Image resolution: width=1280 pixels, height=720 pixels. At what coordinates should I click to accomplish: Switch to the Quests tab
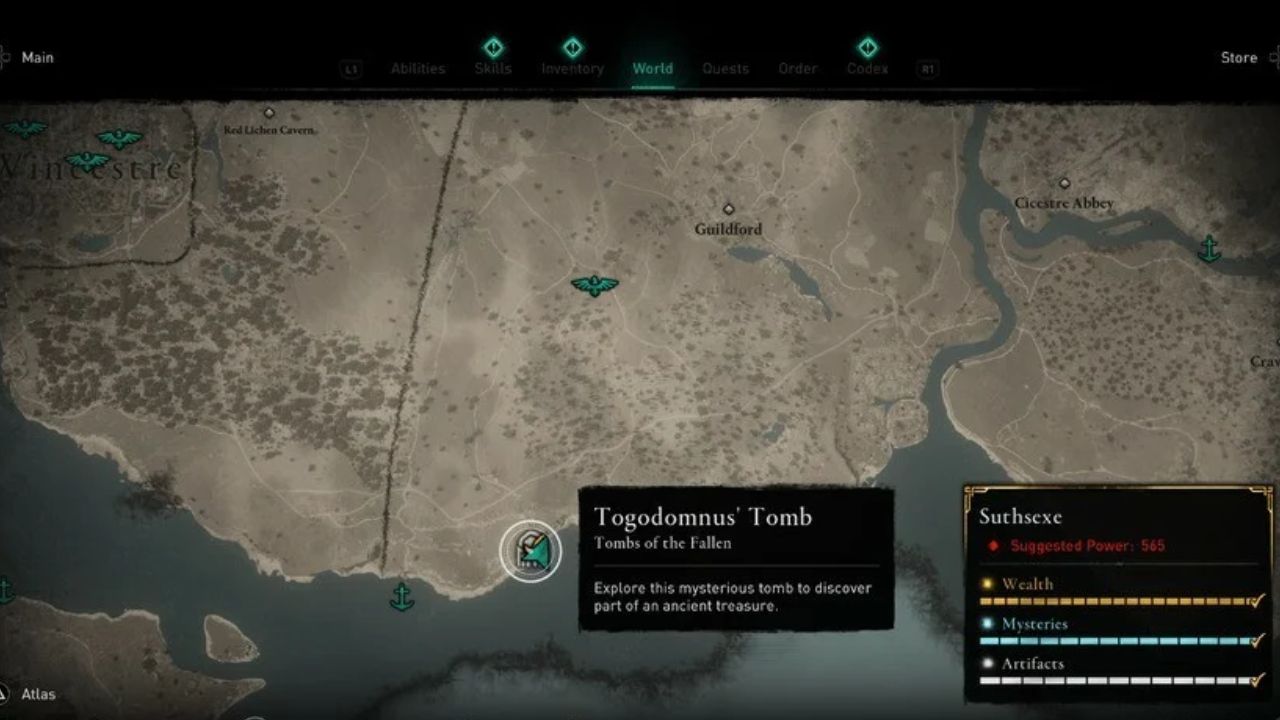point(726,68)
